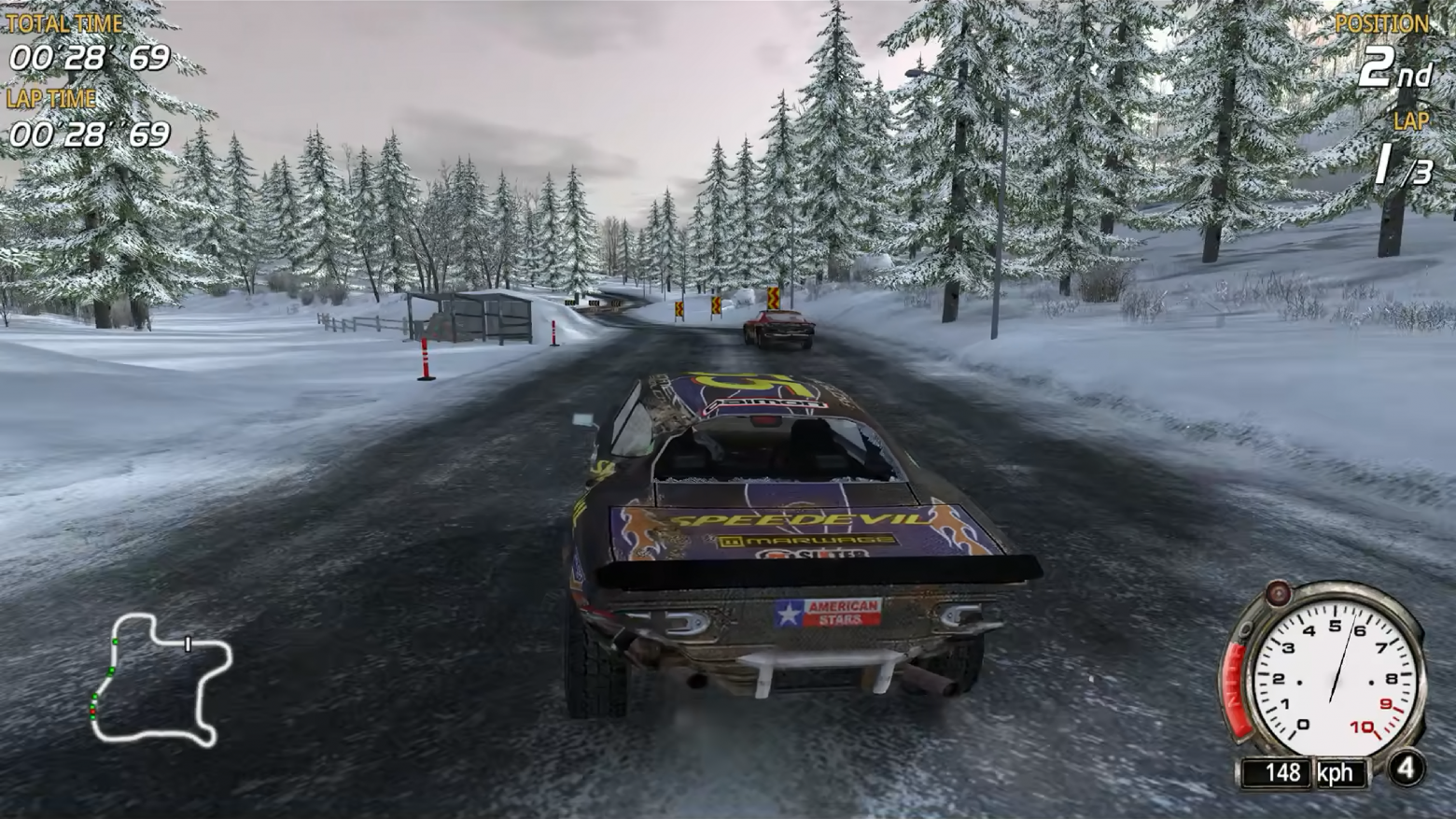Click the track layout minimap
Image resolution: width=1456 pixels, height=819 pixels.
click(160, 677)
